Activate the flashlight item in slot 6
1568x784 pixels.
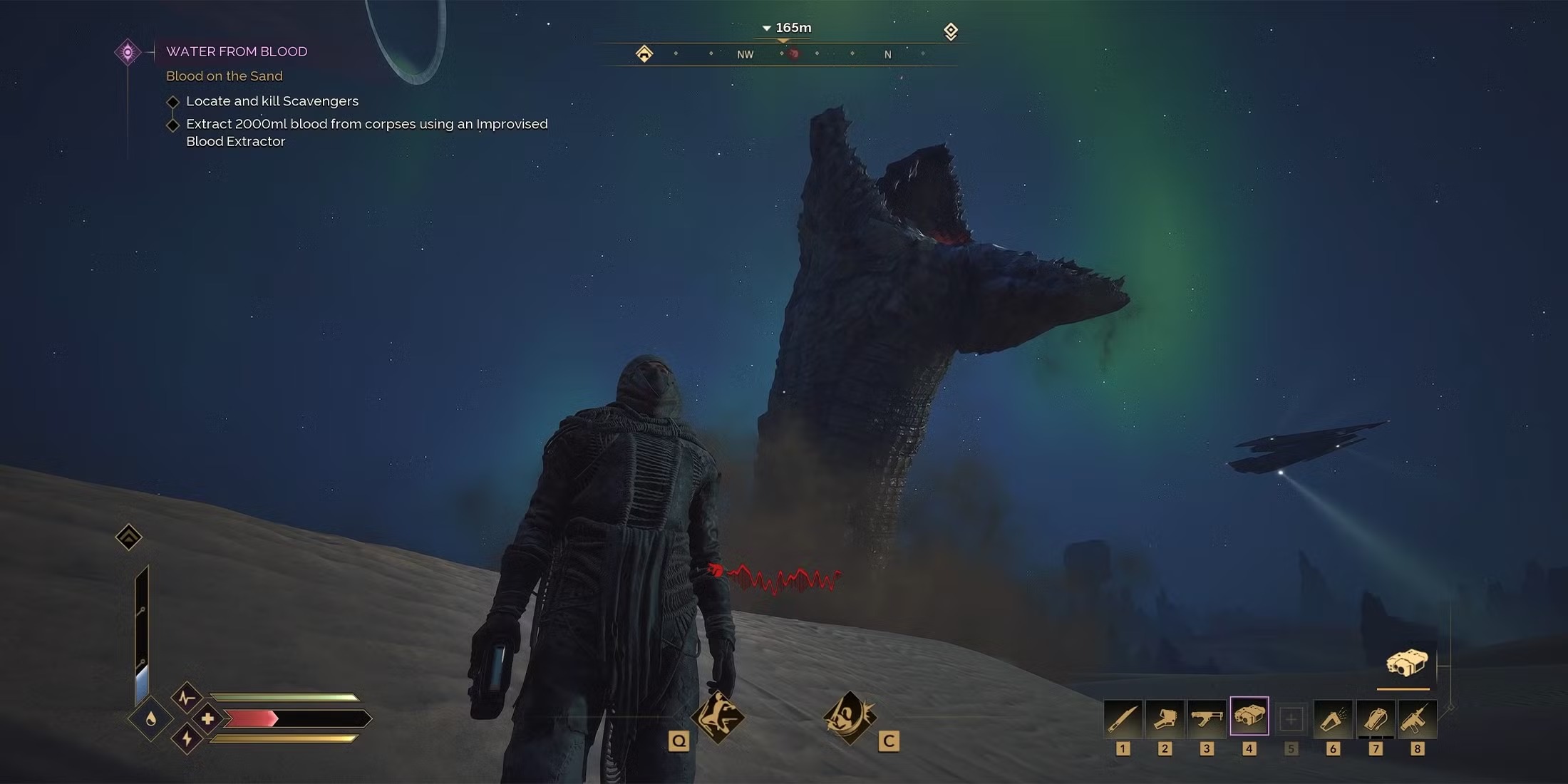point(1334,718)
